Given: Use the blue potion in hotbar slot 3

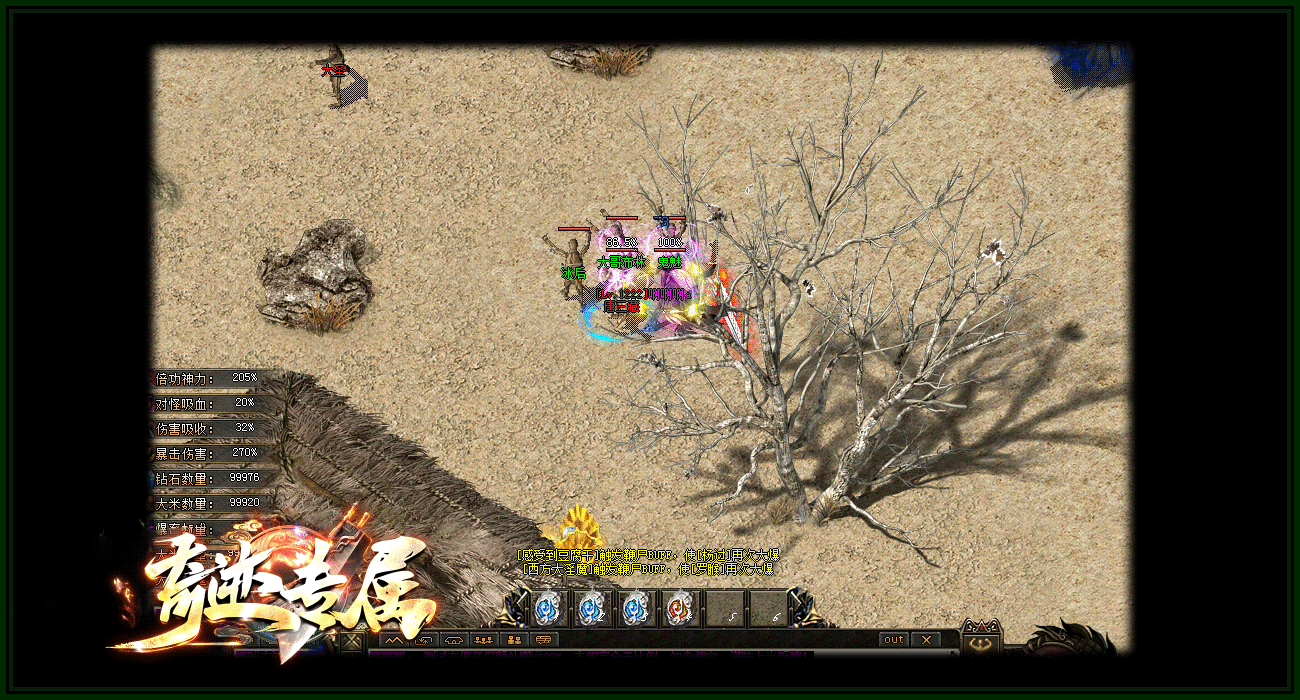Looking at the screenshot, I should pos(635,608).
